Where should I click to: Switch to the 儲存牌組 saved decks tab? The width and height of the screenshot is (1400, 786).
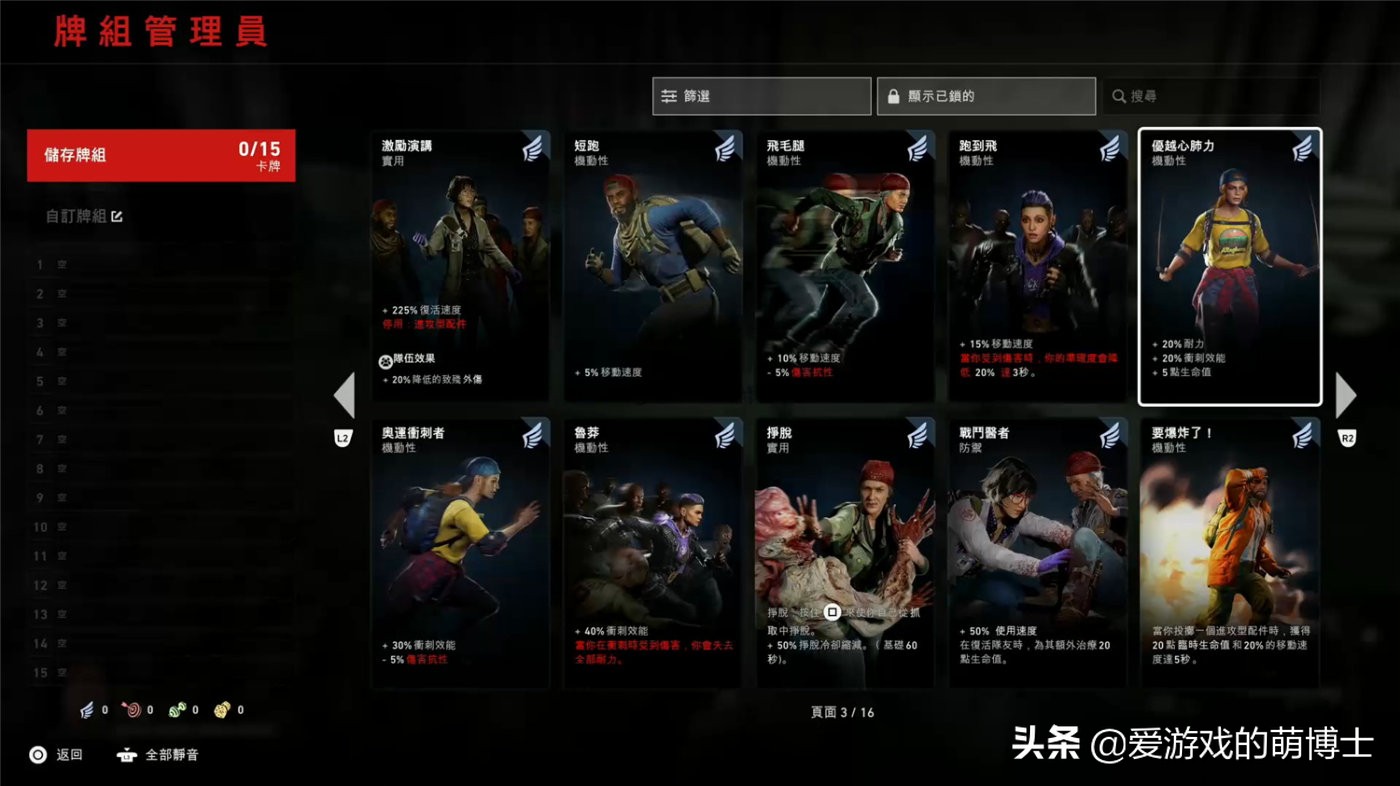(x=160, y=155)
